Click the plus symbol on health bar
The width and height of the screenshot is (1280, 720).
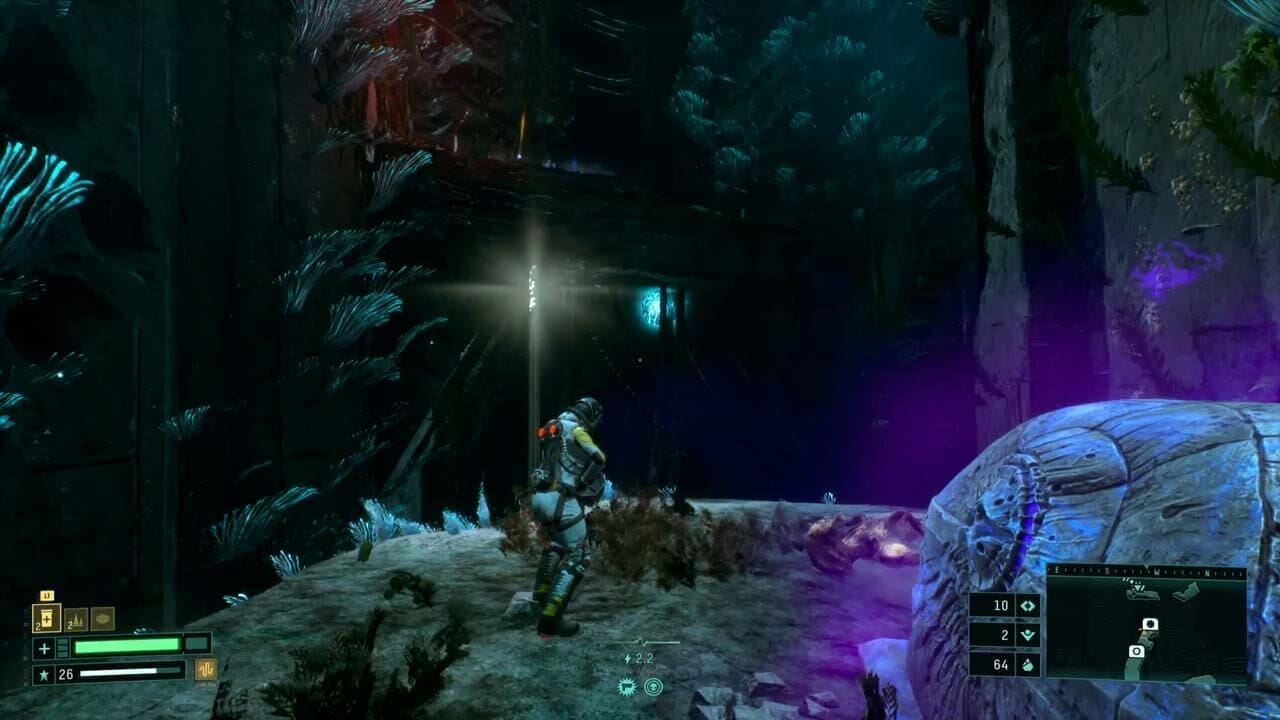click(44, 648)
